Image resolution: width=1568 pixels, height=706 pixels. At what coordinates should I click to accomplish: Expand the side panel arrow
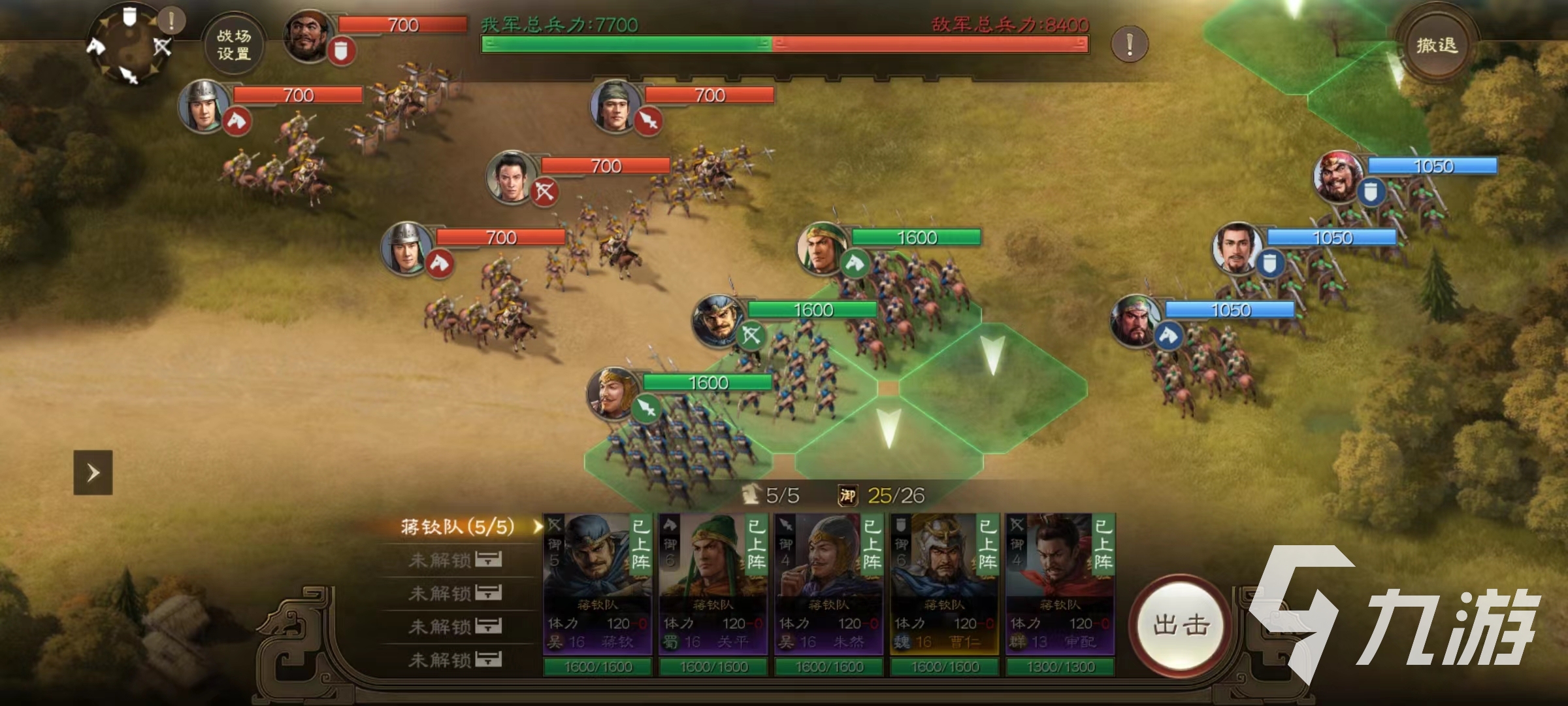(x=93, y=472)
